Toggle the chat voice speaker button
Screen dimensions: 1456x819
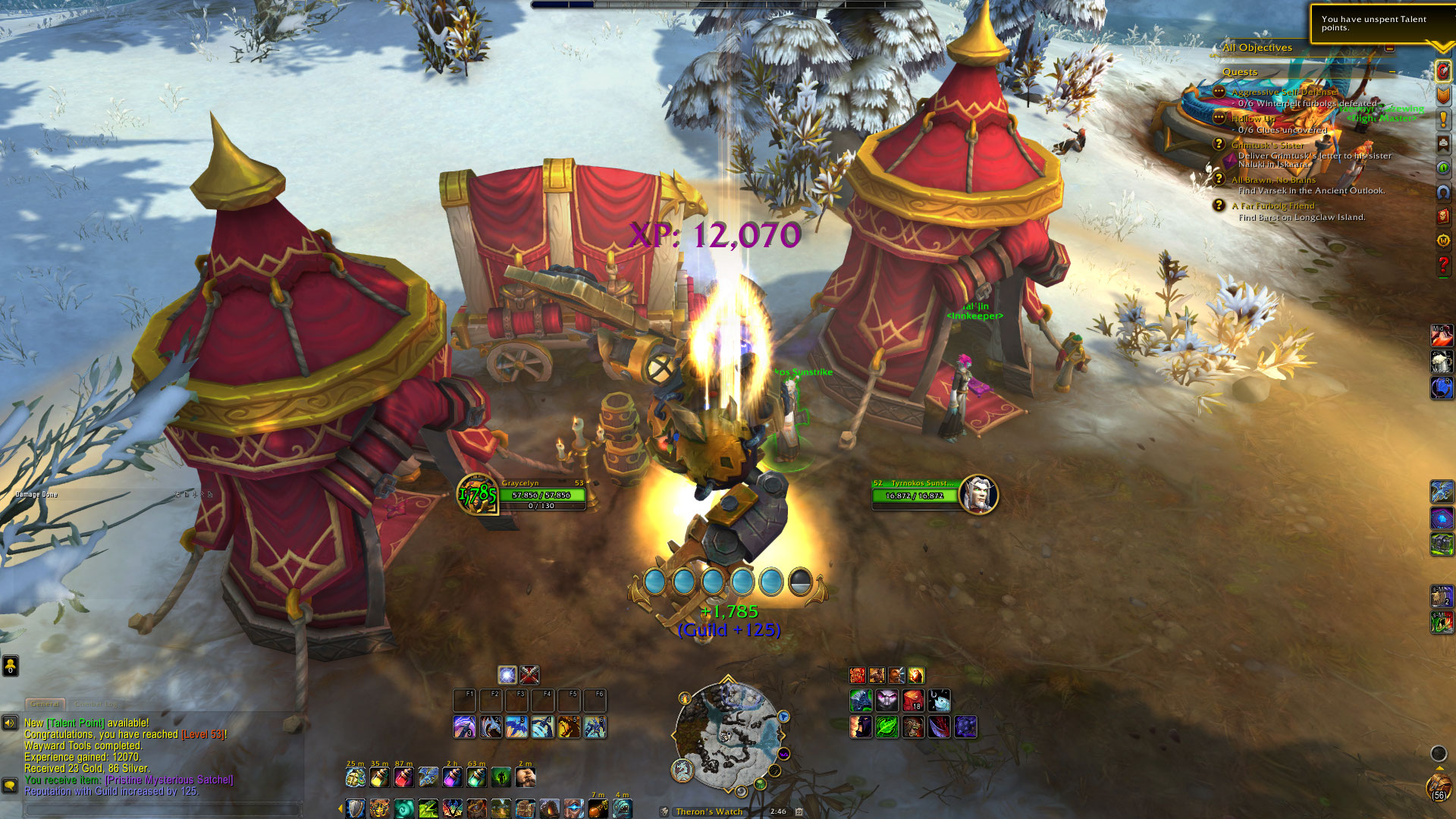click(x=10, y=723)
